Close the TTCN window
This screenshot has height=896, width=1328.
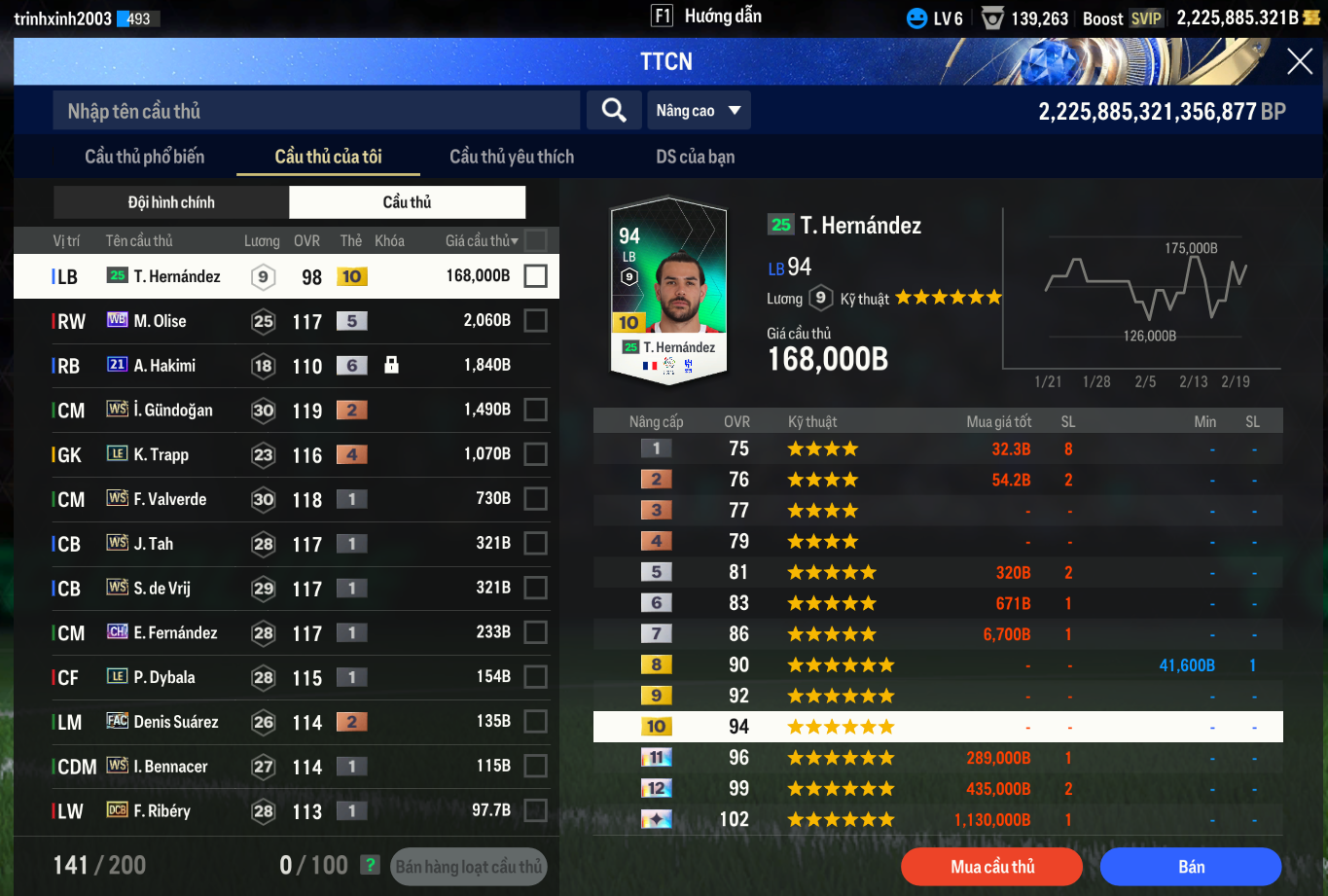tap(1300, 62)
